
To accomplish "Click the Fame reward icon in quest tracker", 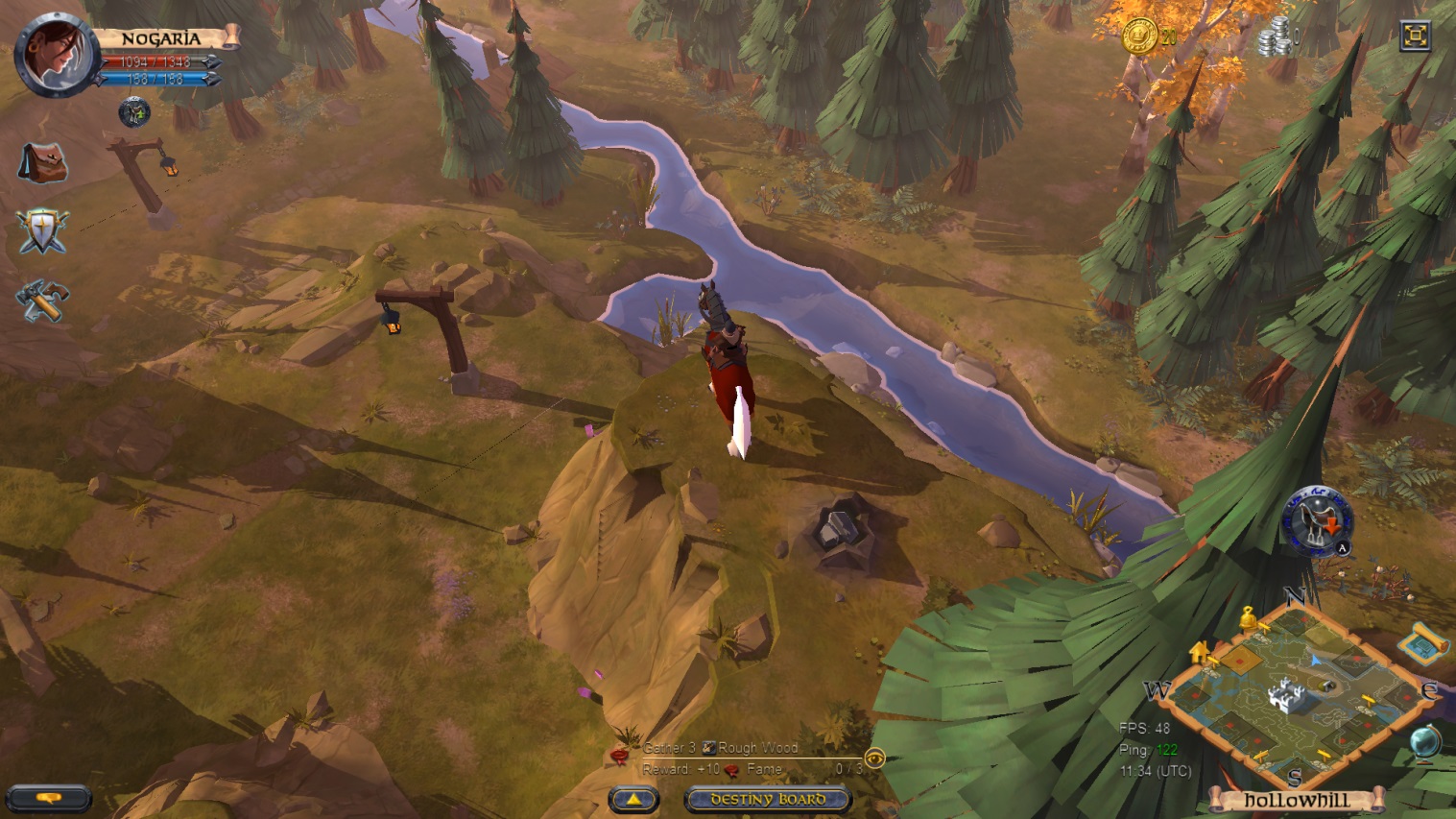I will (x=731, y=771).
